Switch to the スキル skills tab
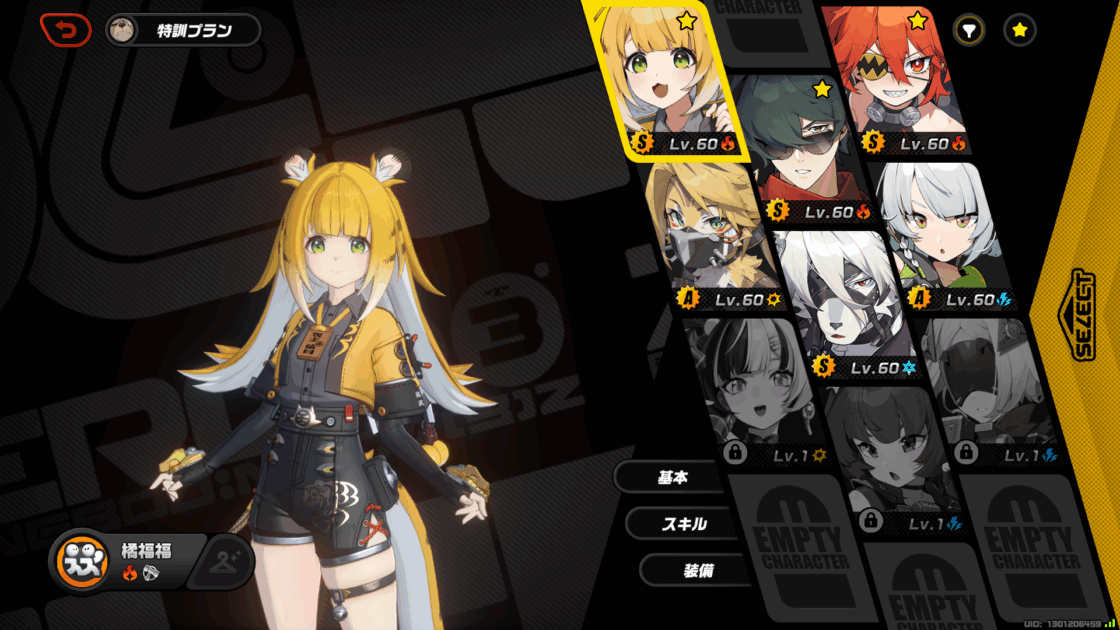1120x630 pixels. (683, 524)
